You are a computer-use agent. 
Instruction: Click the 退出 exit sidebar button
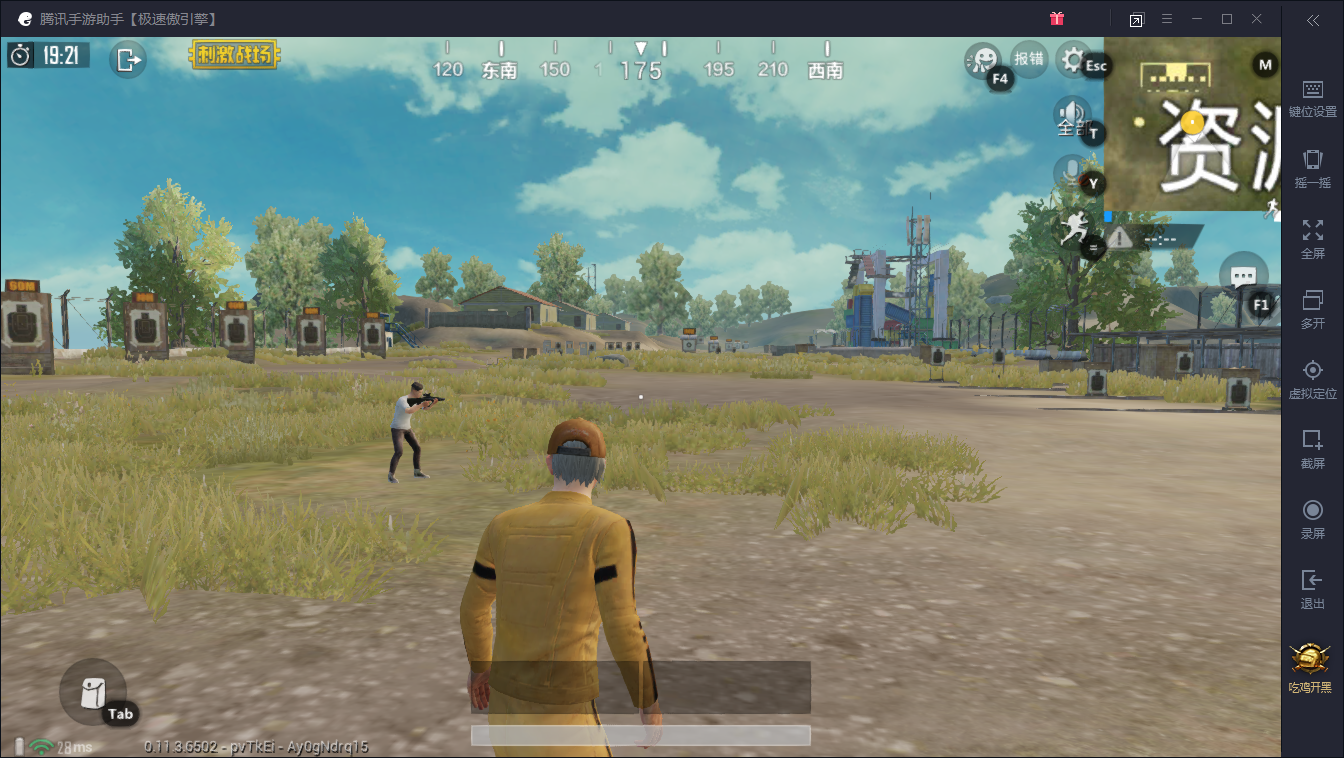pos(1313,589)
